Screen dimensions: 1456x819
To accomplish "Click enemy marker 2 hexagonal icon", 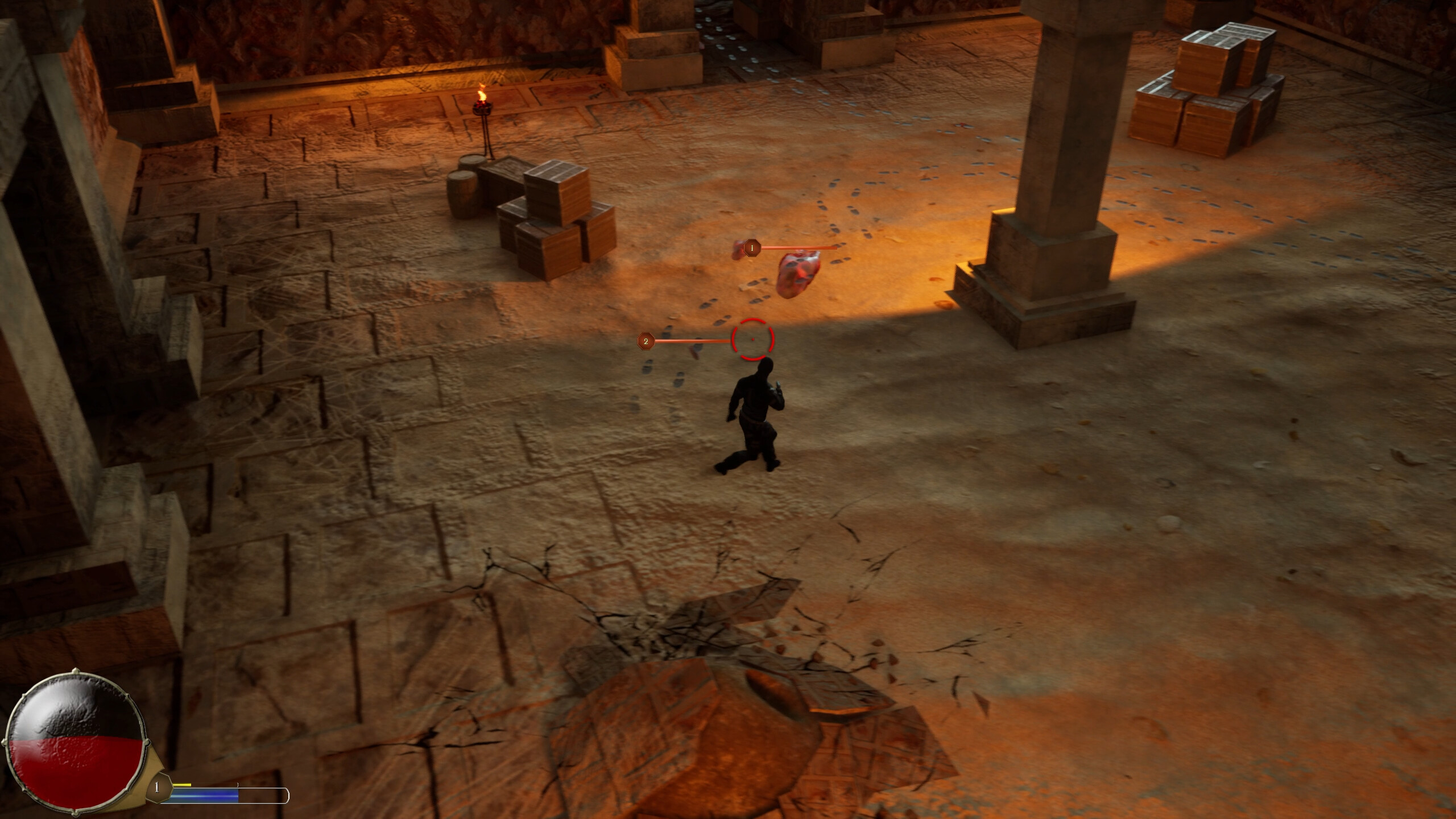I will (x=646, y=342).
